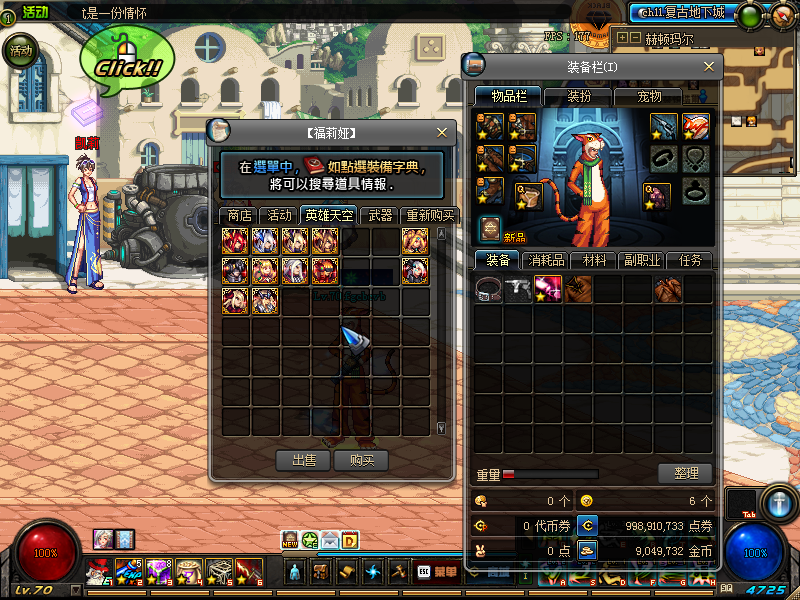Click the green Click!! mouse bubble
800x600 pixels.
coord(127,60)
